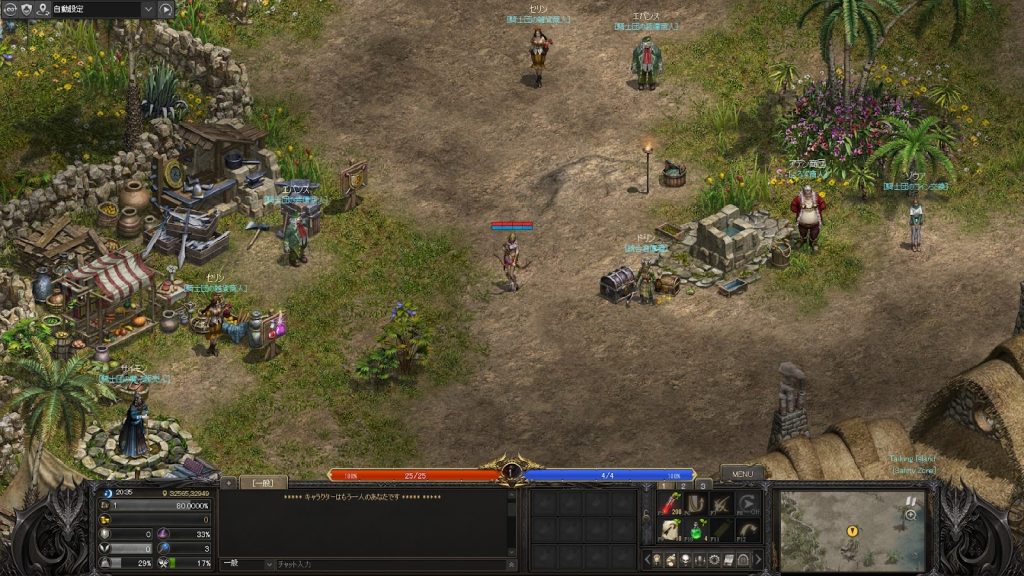Select the 一般 chat tab
This screenshot has height=576, width=1024.
[x=263, y=482]
